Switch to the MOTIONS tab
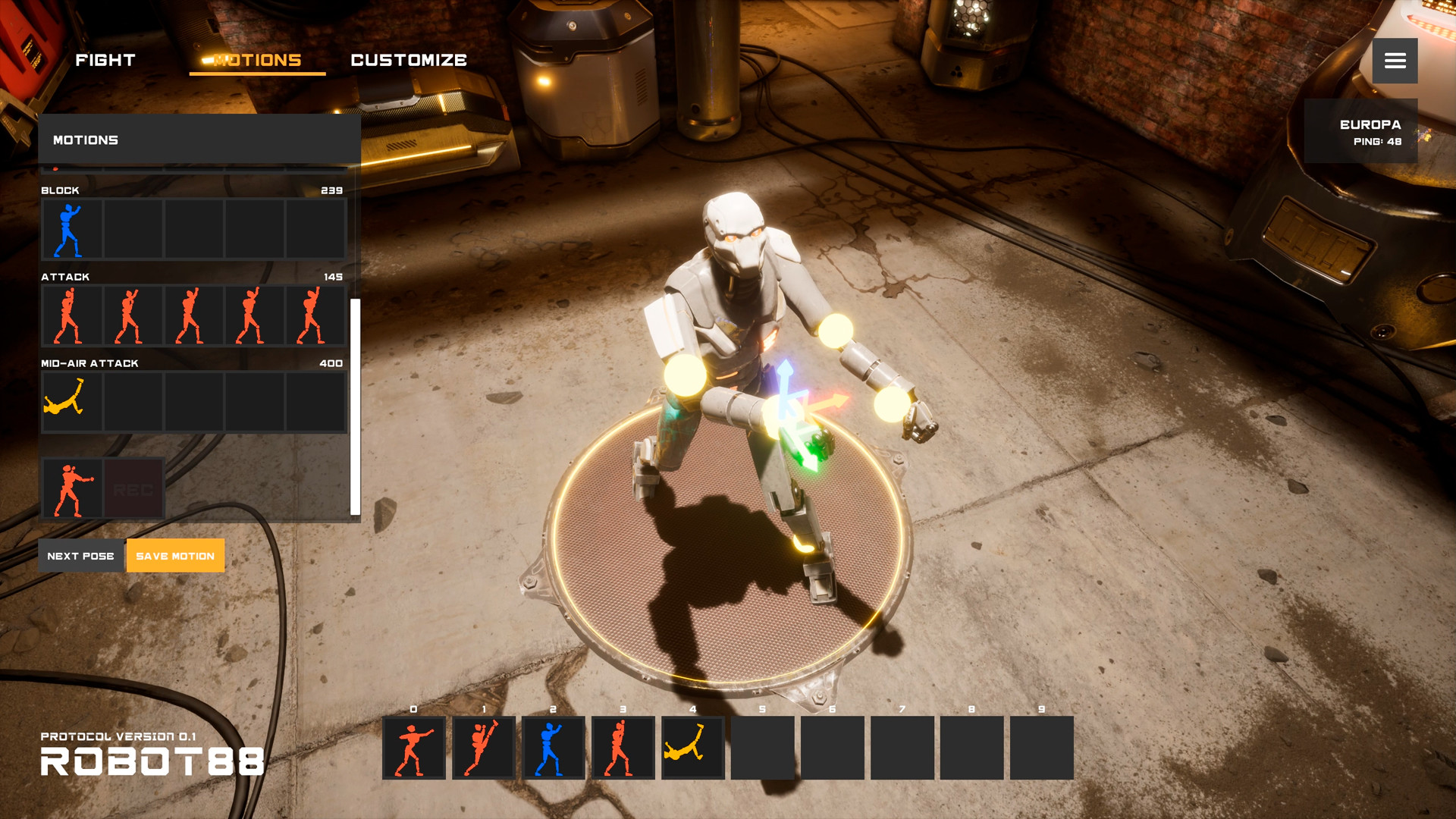This screenshot has width=1456, height=819. coord(256,60)
